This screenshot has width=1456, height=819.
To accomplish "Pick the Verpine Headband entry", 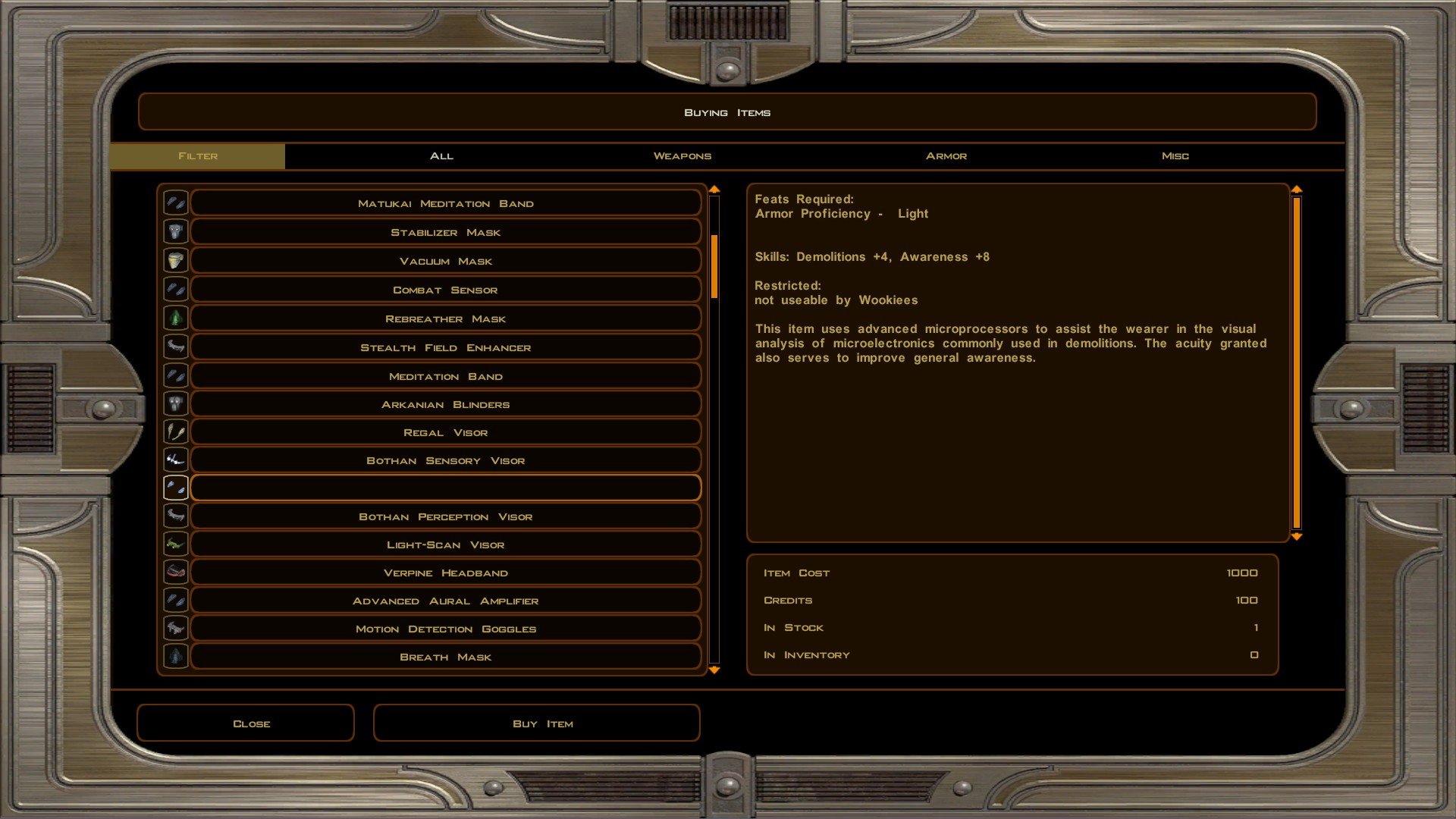I will (445, 573).
